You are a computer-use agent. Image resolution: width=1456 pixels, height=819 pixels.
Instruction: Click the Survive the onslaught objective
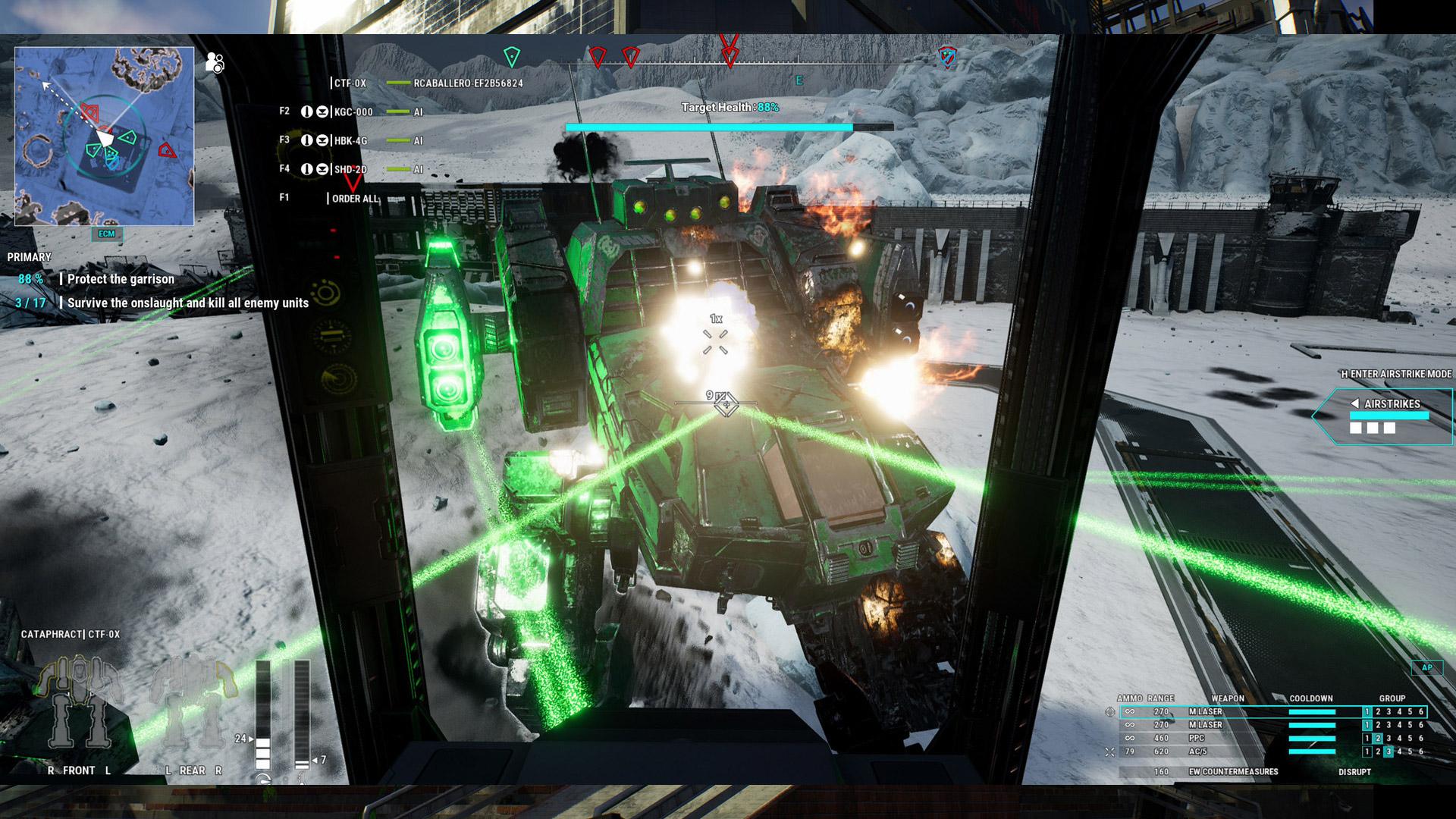click(x=187, y=303)
